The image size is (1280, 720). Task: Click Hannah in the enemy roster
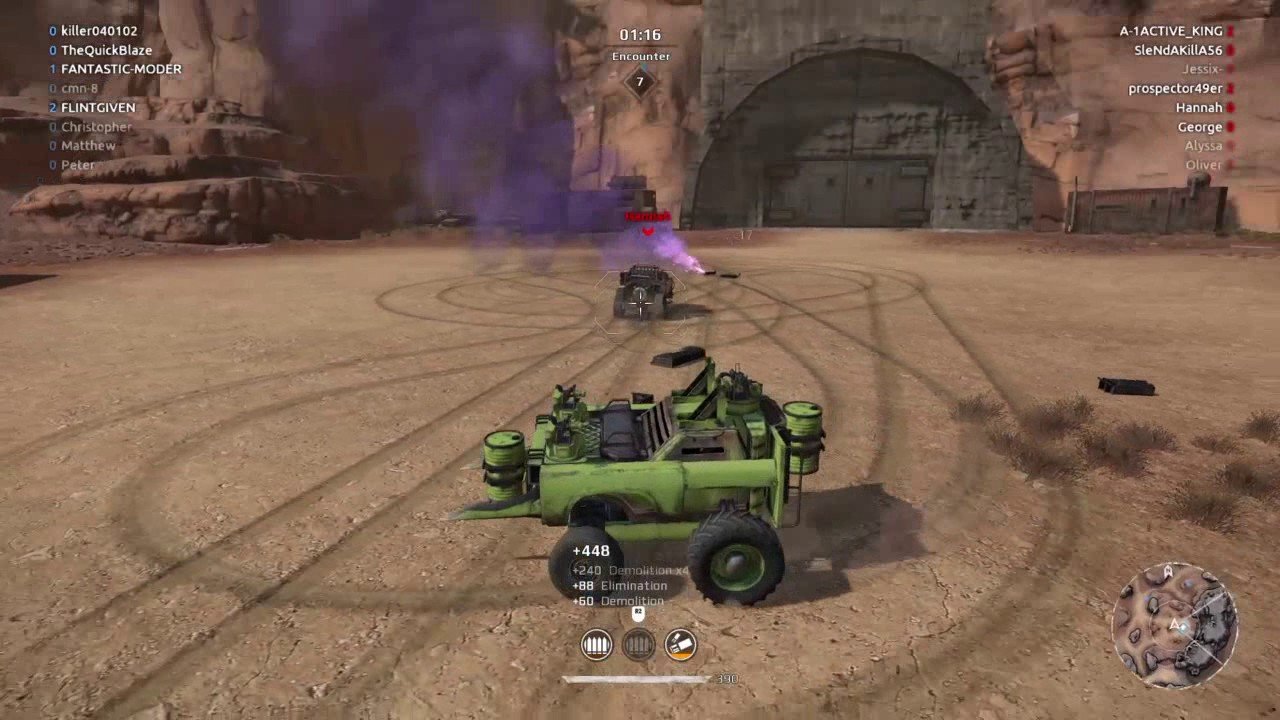[x=1199, y=108]
